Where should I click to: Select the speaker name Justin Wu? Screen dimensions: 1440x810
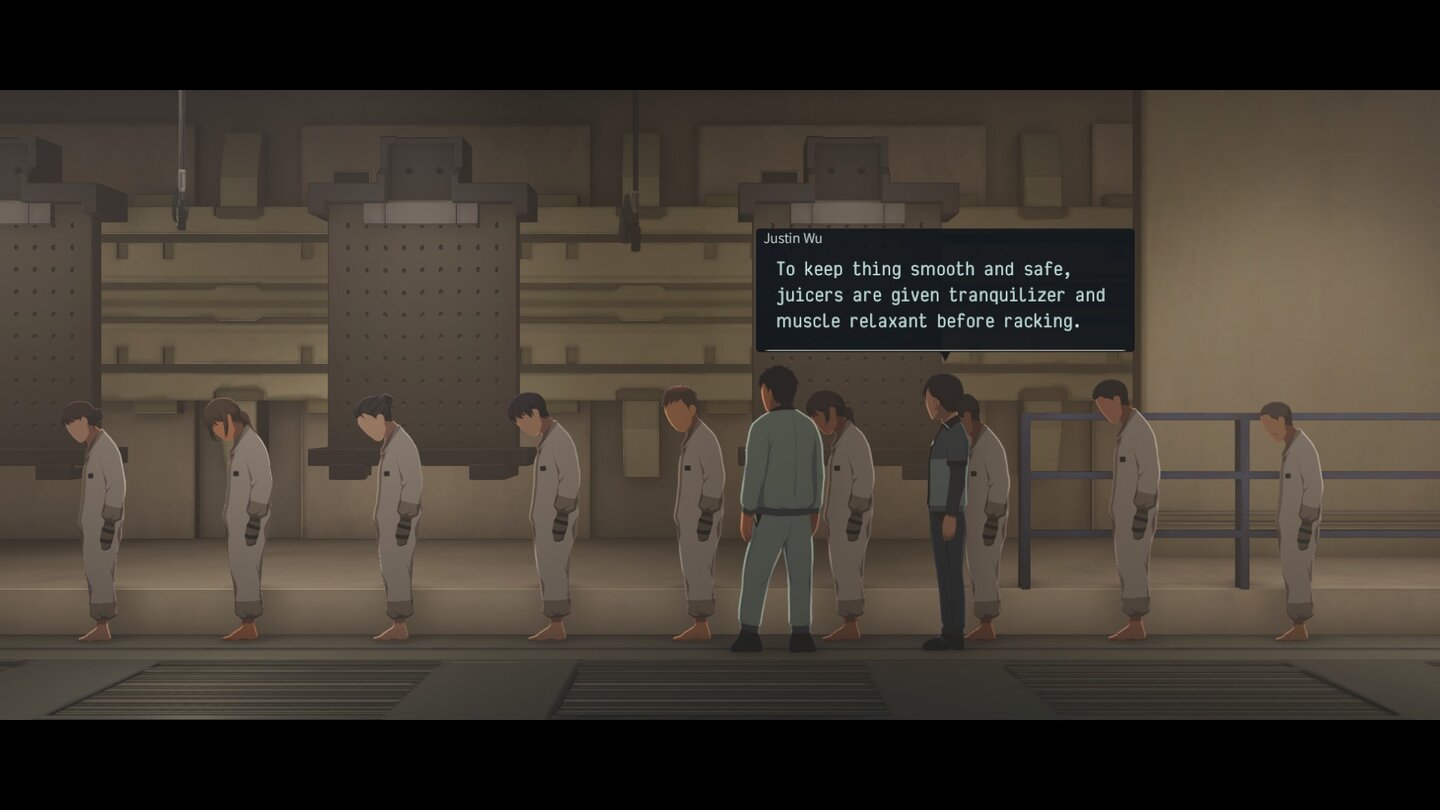point(793,238)
